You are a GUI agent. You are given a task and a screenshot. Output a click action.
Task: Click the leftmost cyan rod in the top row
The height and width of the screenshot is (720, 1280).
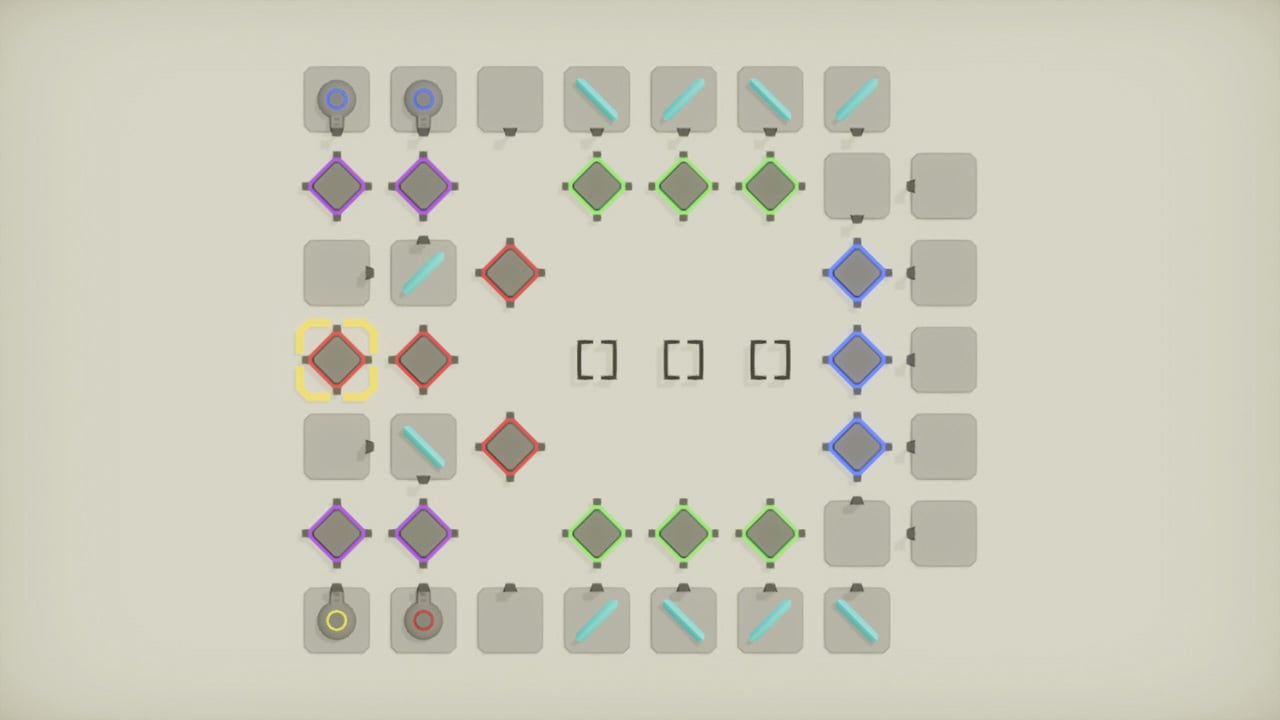596,99
